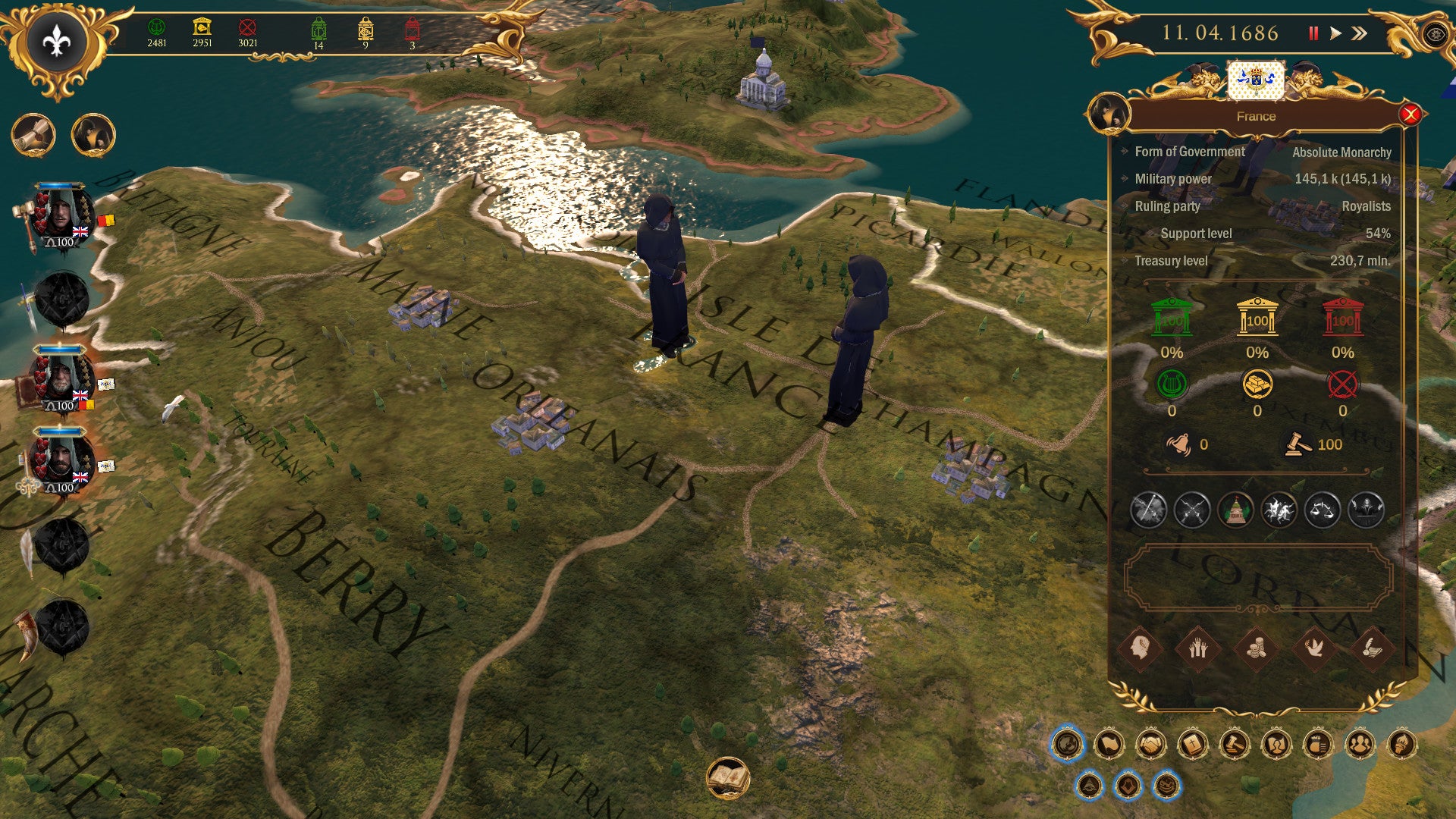Set game speed to normal play
The height and width of the screenshot is (819, 1456).
point(1335,33)
